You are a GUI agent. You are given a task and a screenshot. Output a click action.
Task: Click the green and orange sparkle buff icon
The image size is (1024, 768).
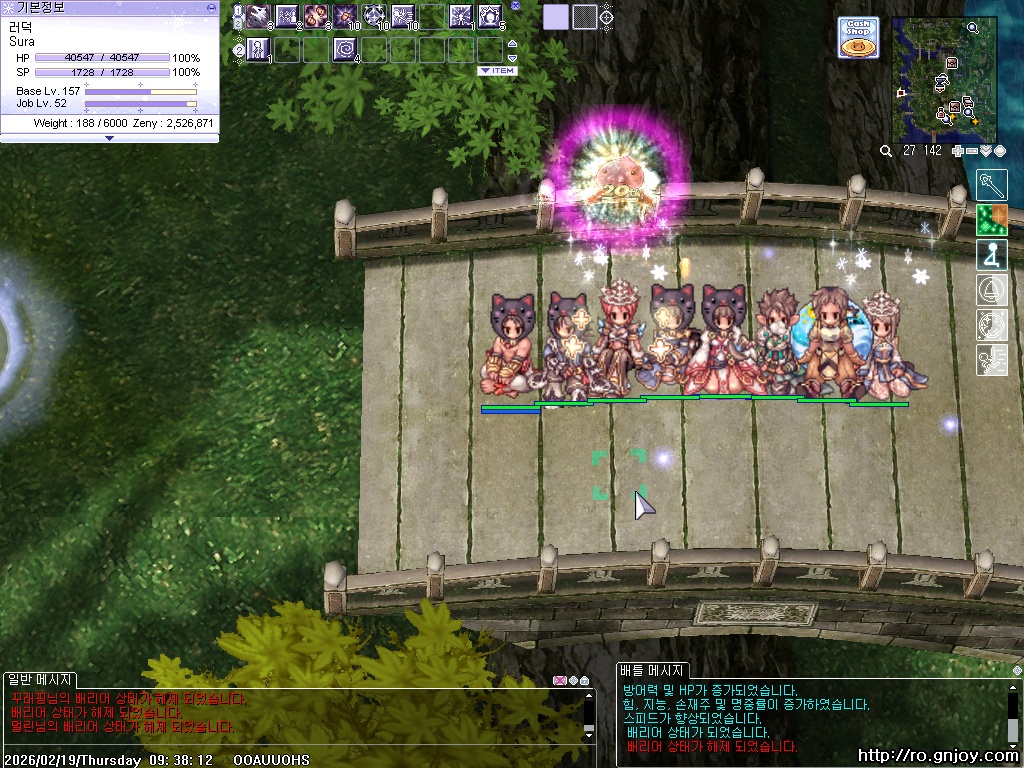(x=991, y=220)
